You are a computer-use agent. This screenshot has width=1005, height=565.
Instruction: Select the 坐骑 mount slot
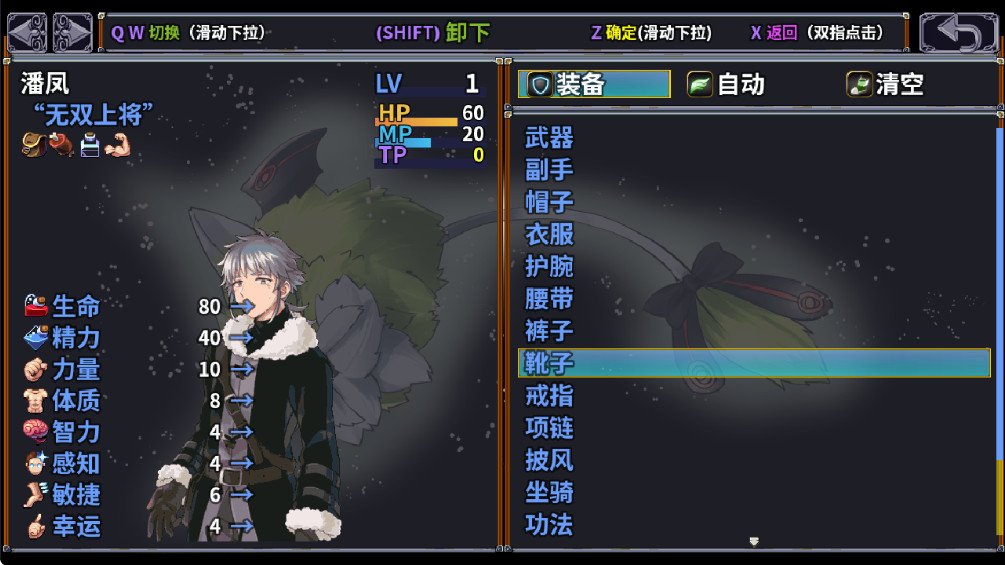pos(550,492)
